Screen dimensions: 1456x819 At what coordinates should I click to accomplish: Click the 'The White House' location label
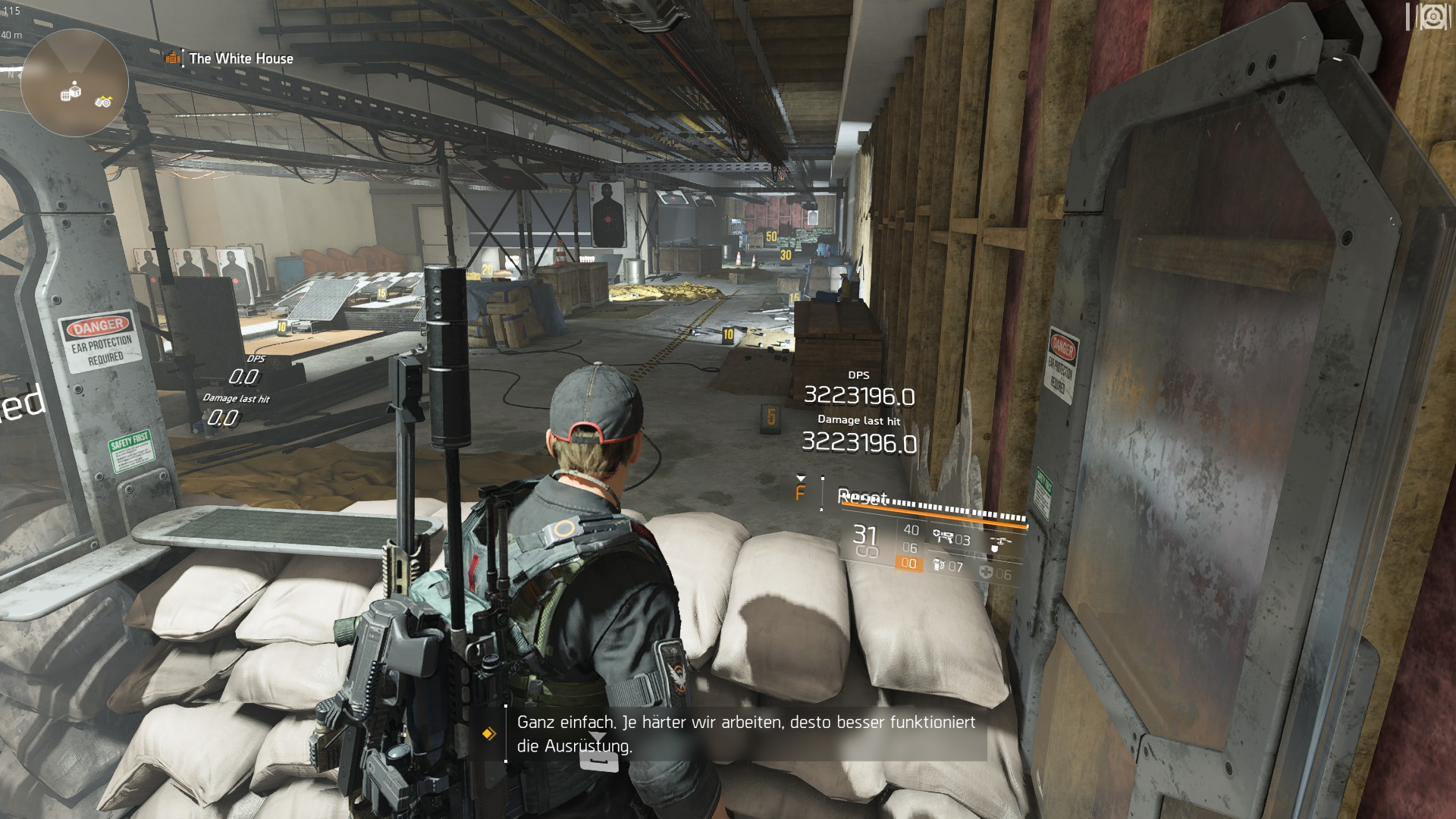click(240, 58)
